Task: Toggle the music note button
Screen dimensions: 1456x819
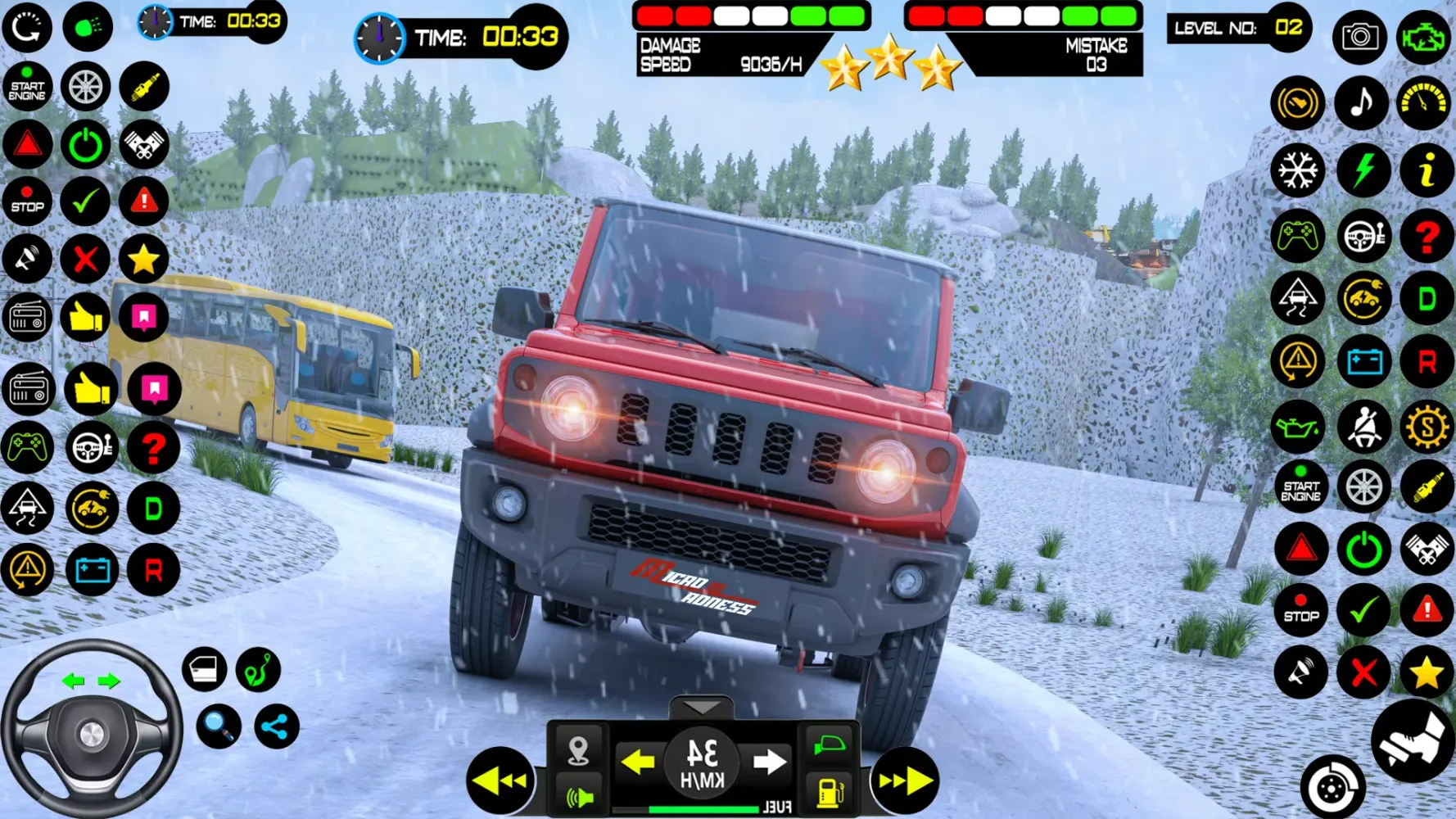Action: coord(1361,103)
